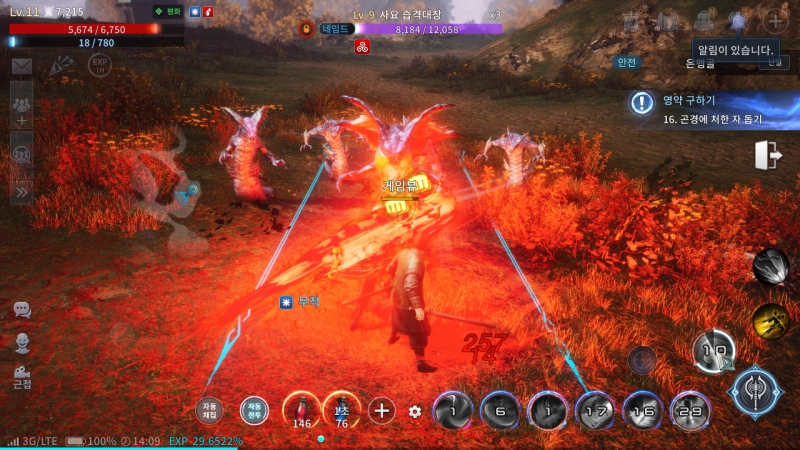800x450 pixels.
Task: Expand the double-arrow side panel
Action: [21, 189]
